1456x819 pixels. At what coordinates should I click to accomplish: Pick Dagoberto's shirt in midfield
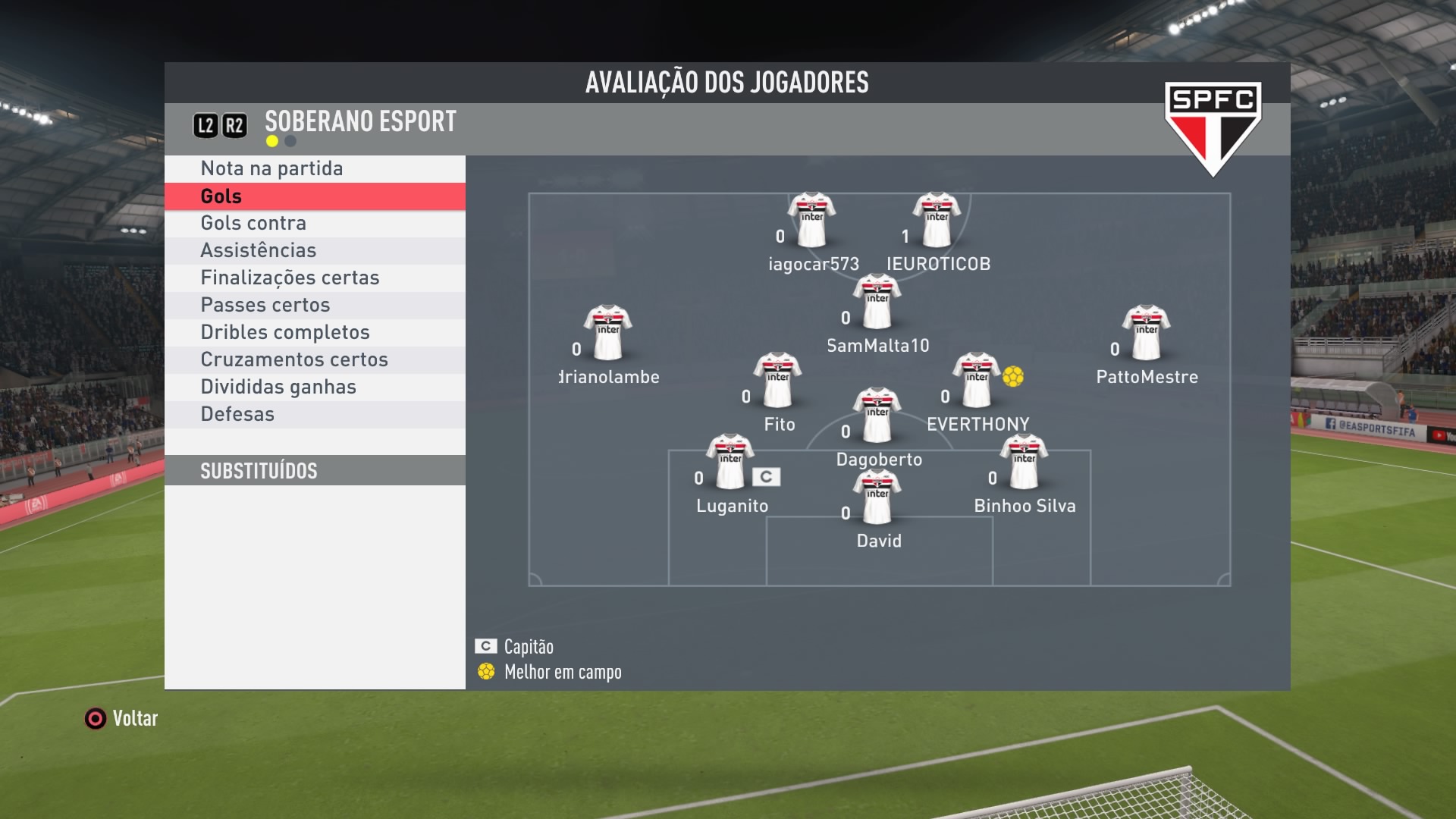pos(877,415)
